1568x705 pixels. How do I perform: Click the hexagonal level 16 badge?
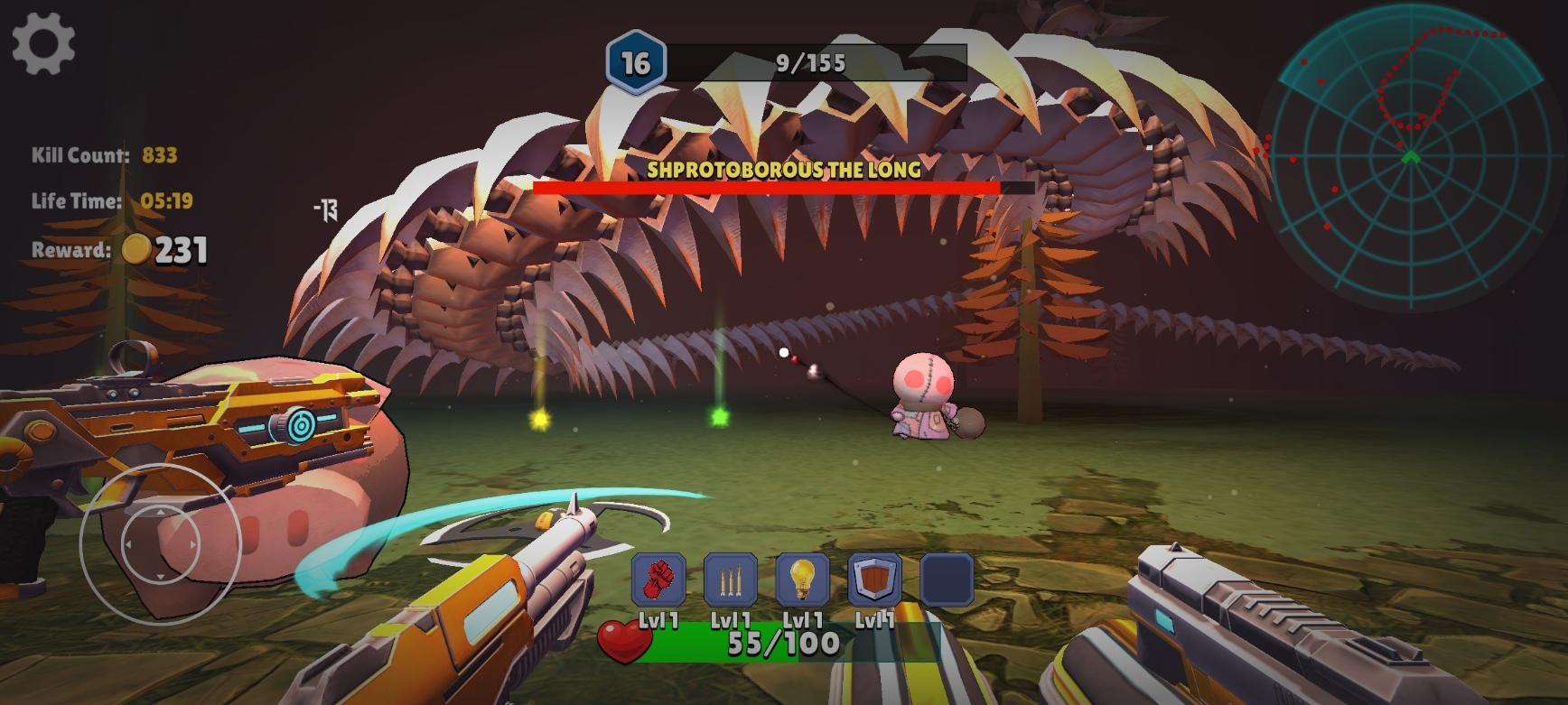click(637, 61)
